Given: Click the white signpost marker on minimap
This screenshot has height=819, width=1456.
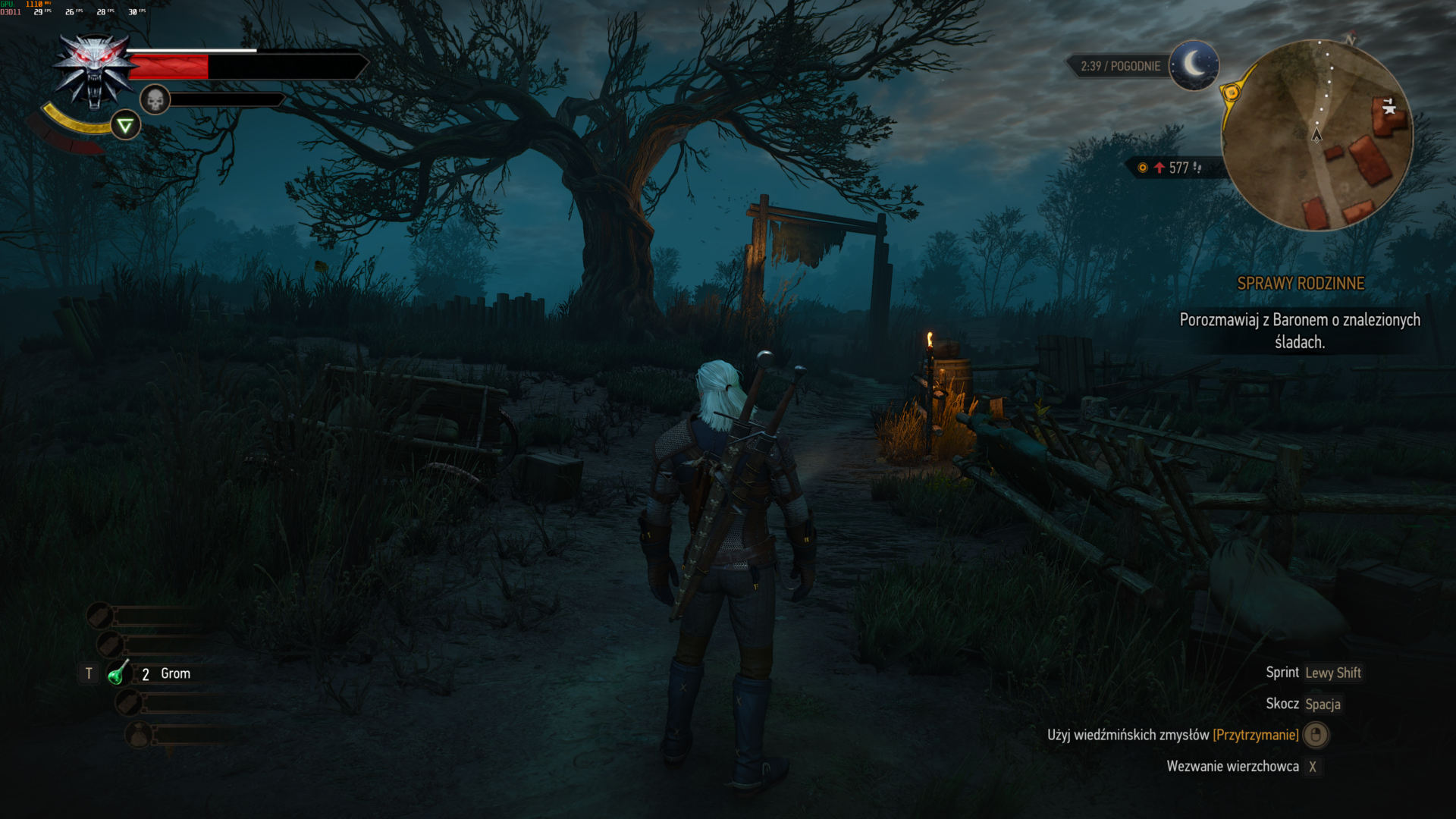Looking at the screenshot, I should (1389, 106).
